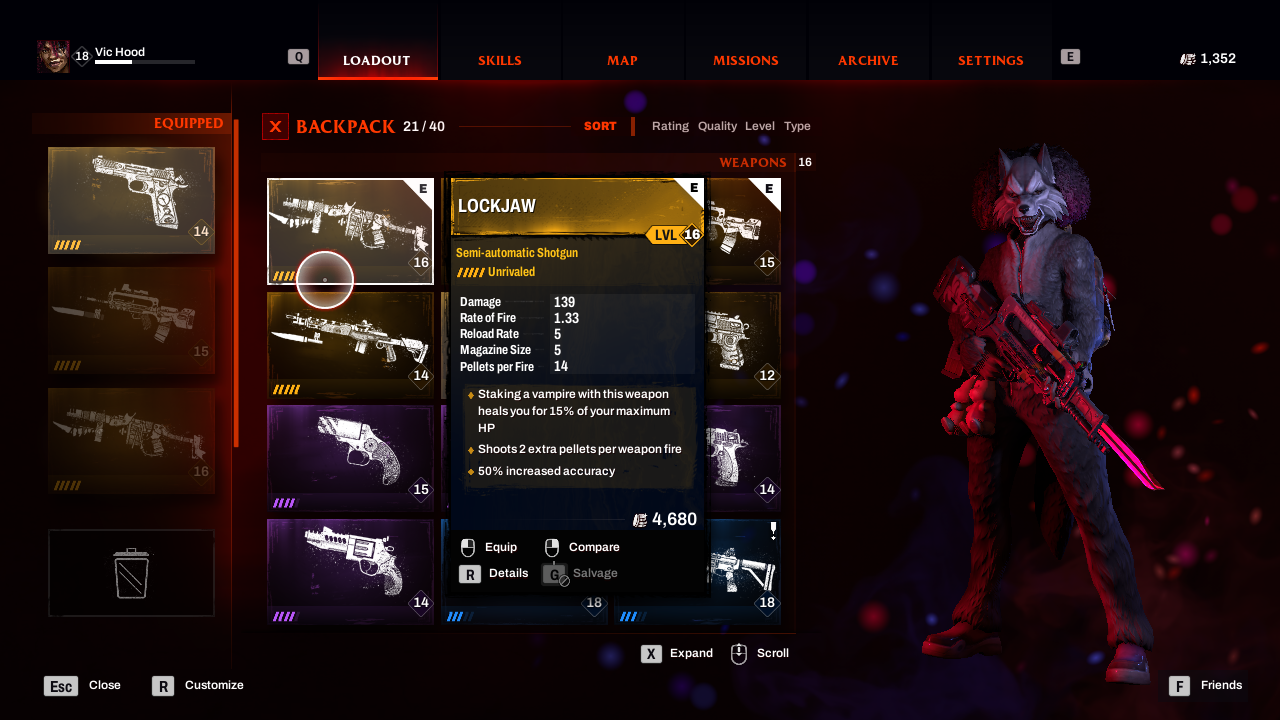
Task: Select the highlighted Lockjaw shotgun slot
Action: (350, 231)
